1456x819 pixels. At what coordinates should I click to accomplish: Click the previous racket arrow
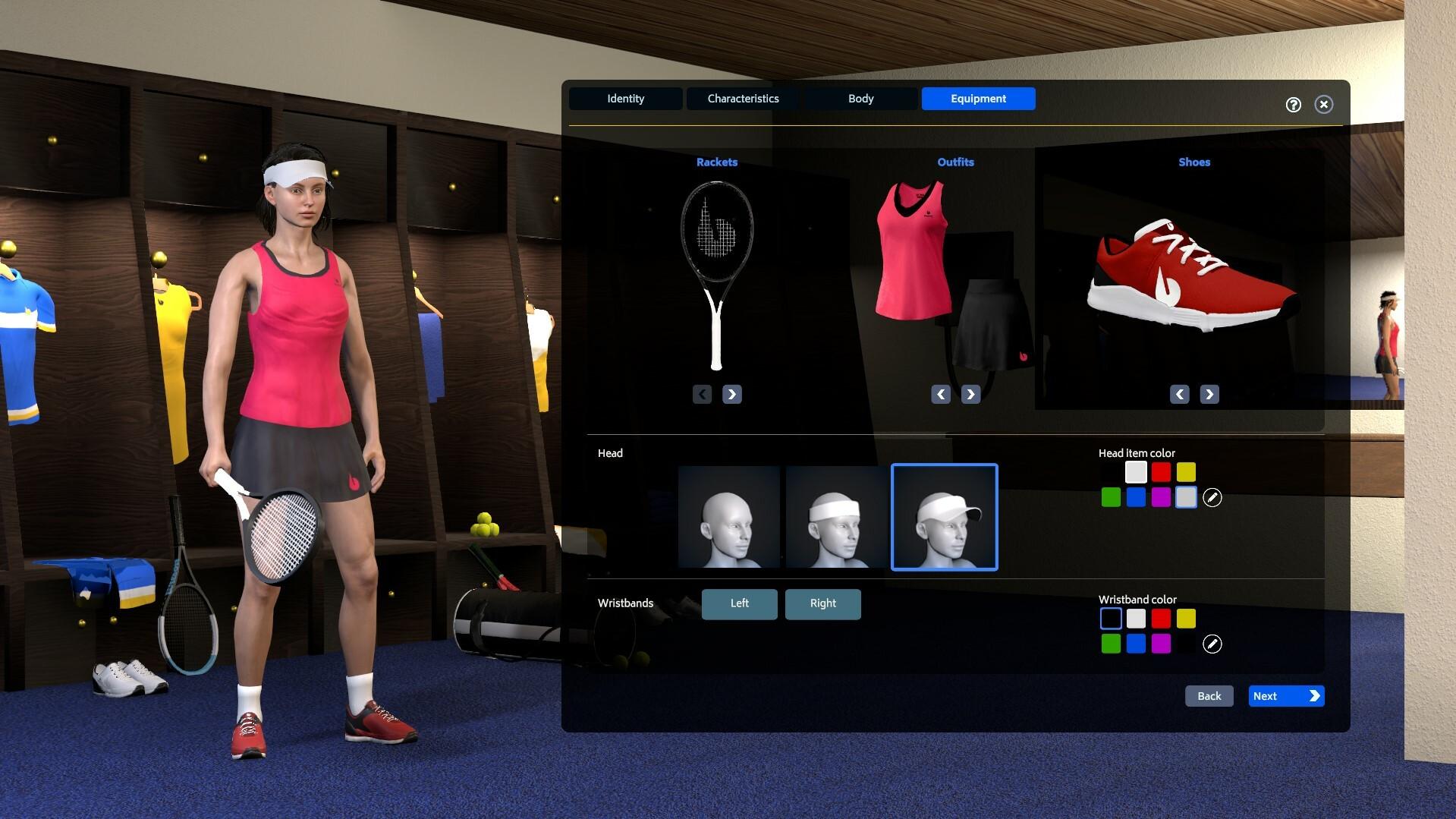(702, 394)
